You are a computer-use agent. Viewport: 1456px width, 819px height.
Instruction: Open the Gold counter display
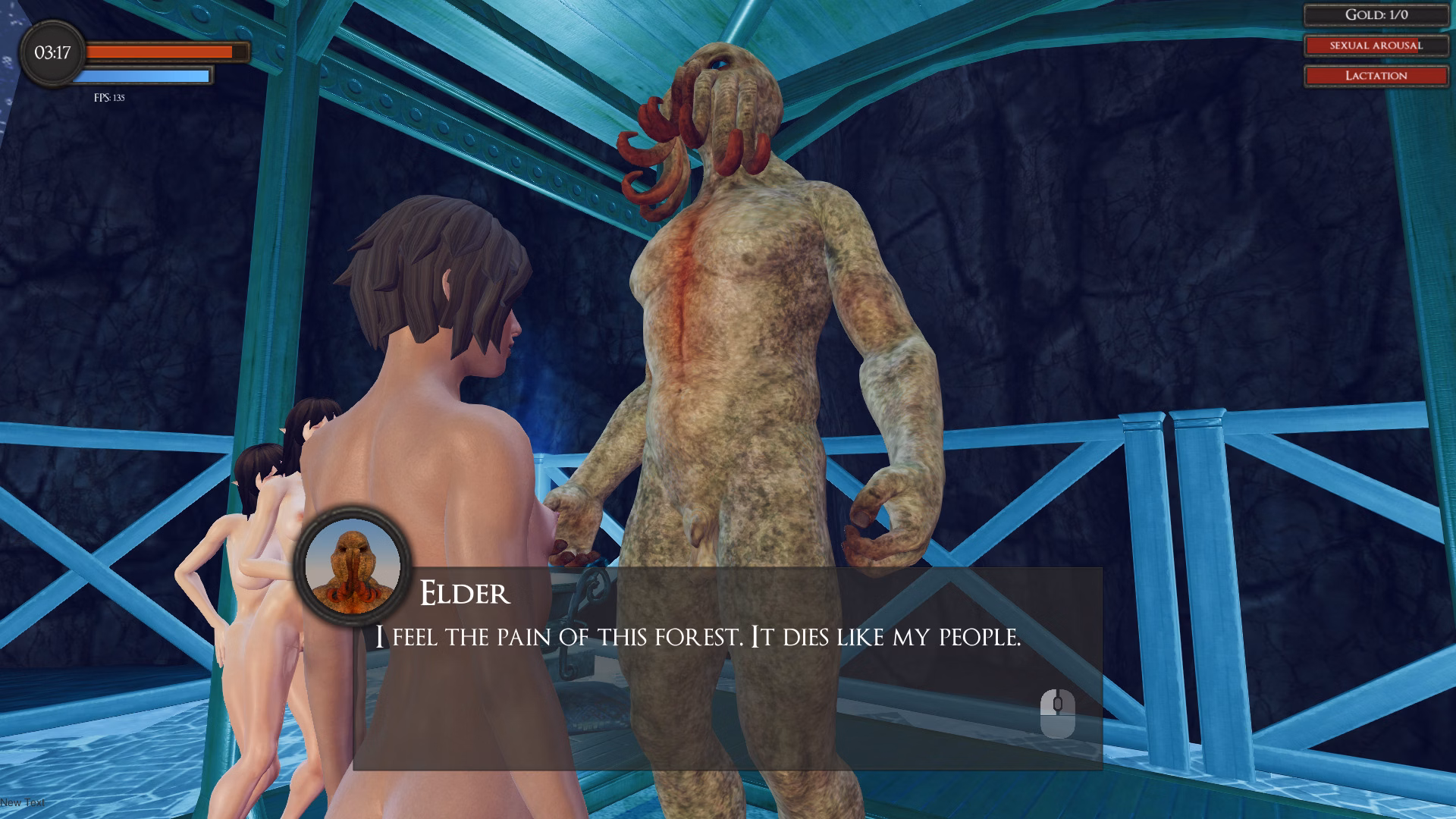point(1376,14)
